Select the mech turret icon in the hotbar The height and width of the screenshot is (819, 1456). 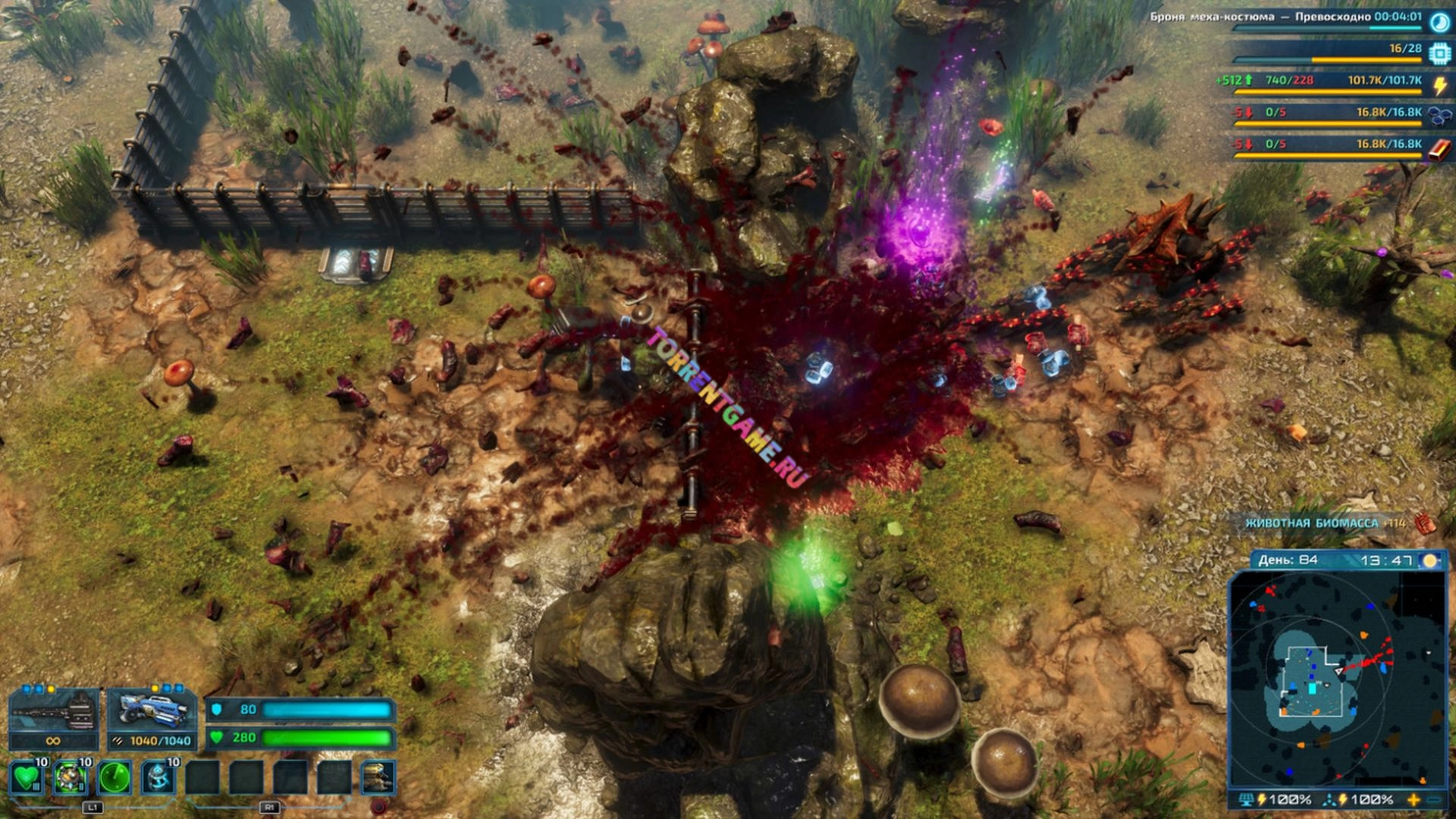click(378, 777)
